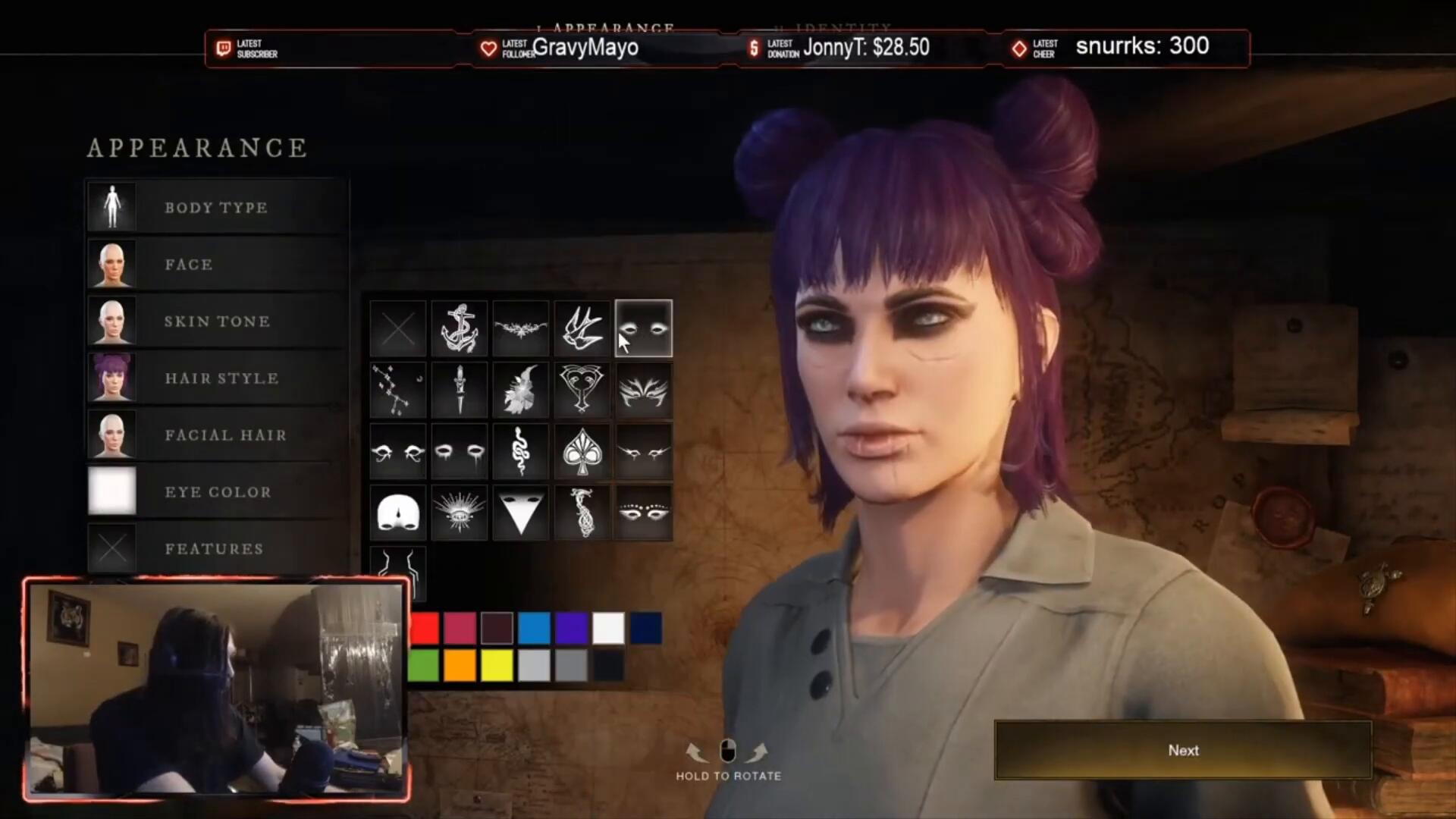This screenshot has height=819, width=1456.
Task: Apply the white color swatch
Action: coord(608,628)
